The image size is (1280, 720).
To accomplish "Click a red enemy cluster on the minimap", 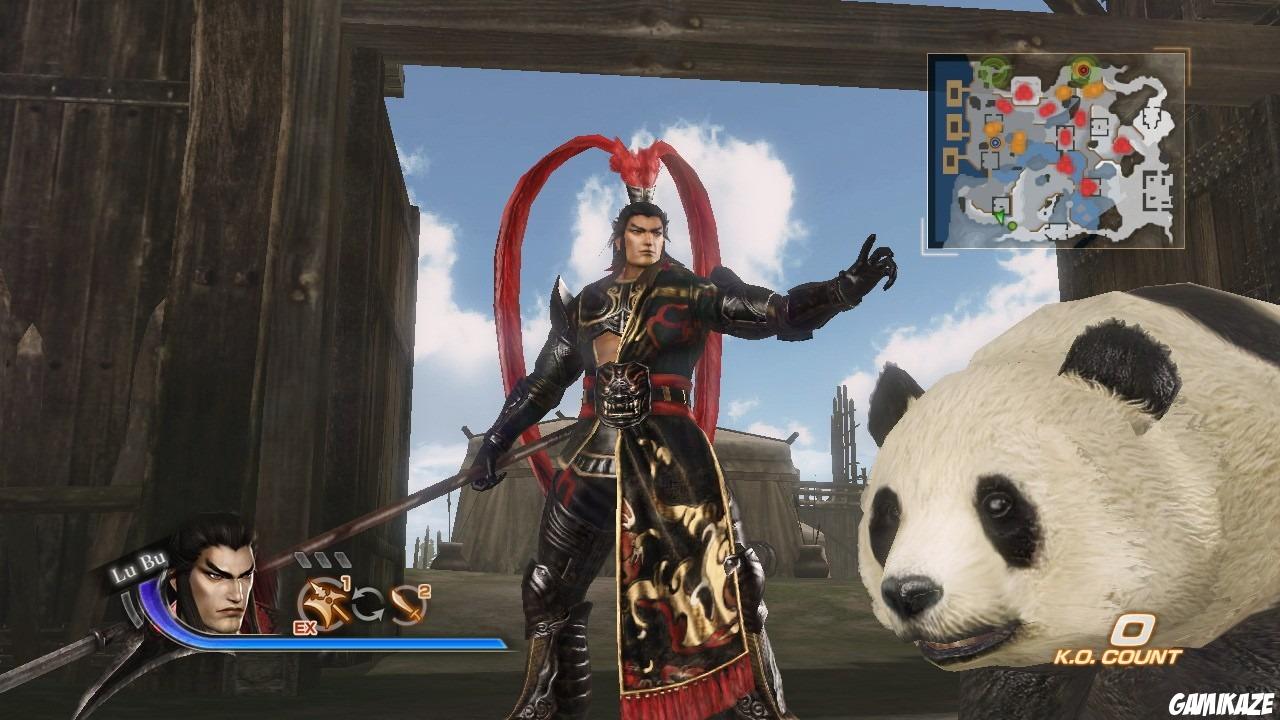I will [x=1025, y=92].
